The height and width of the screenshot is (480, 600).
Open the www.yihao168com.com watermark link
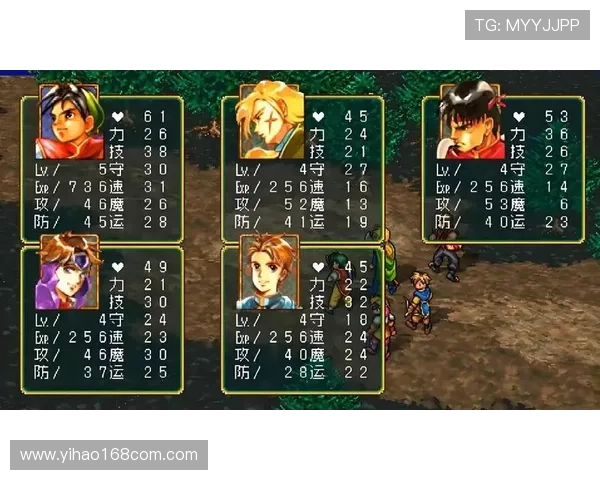coord(108,455)
